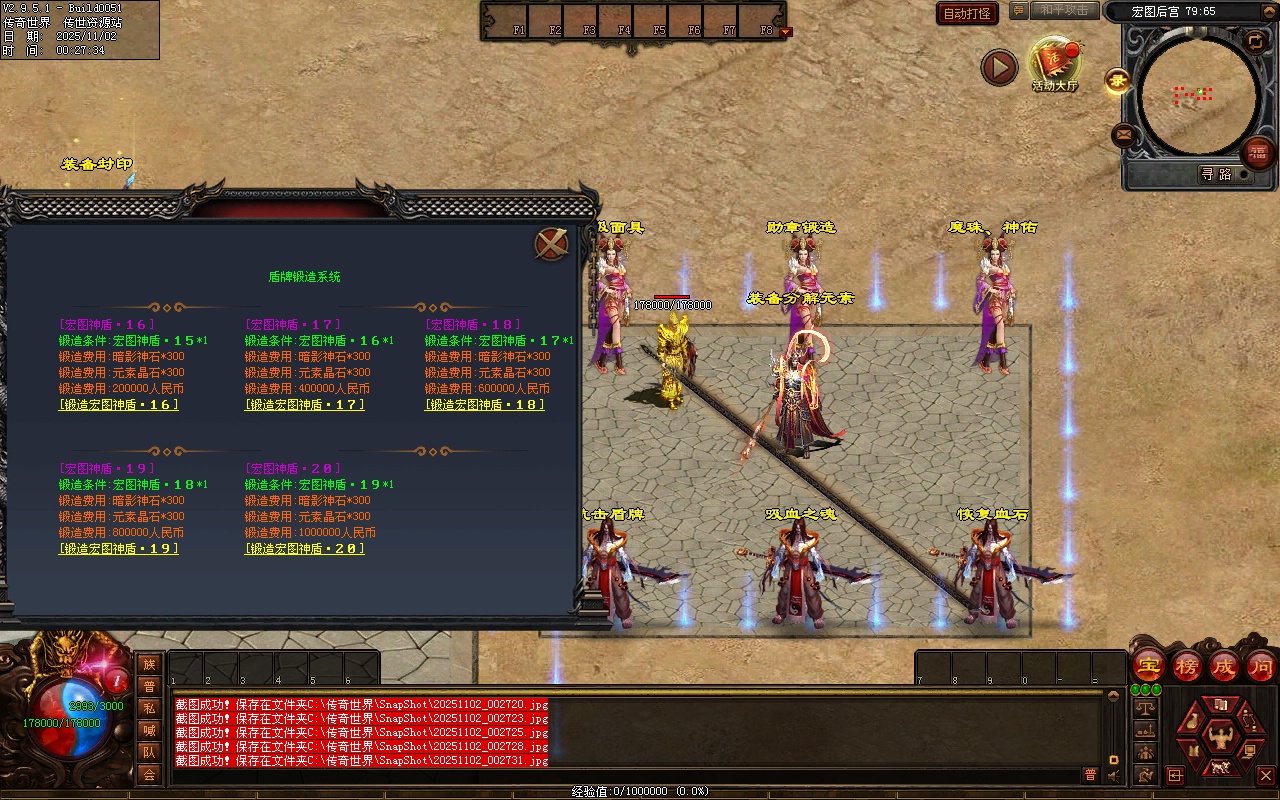Choose the 锻造宏图神盾·17 forge link

[305, 405]
